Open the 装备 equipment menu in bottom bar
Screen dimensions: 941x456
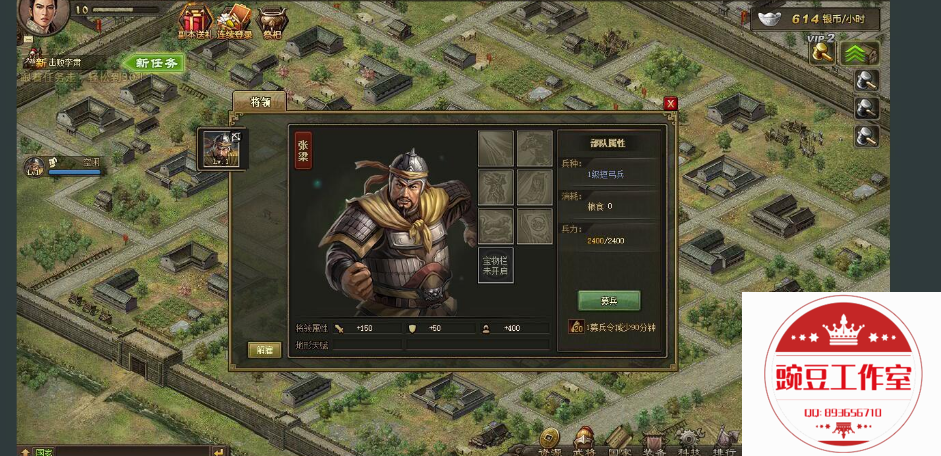pos(654,439)
